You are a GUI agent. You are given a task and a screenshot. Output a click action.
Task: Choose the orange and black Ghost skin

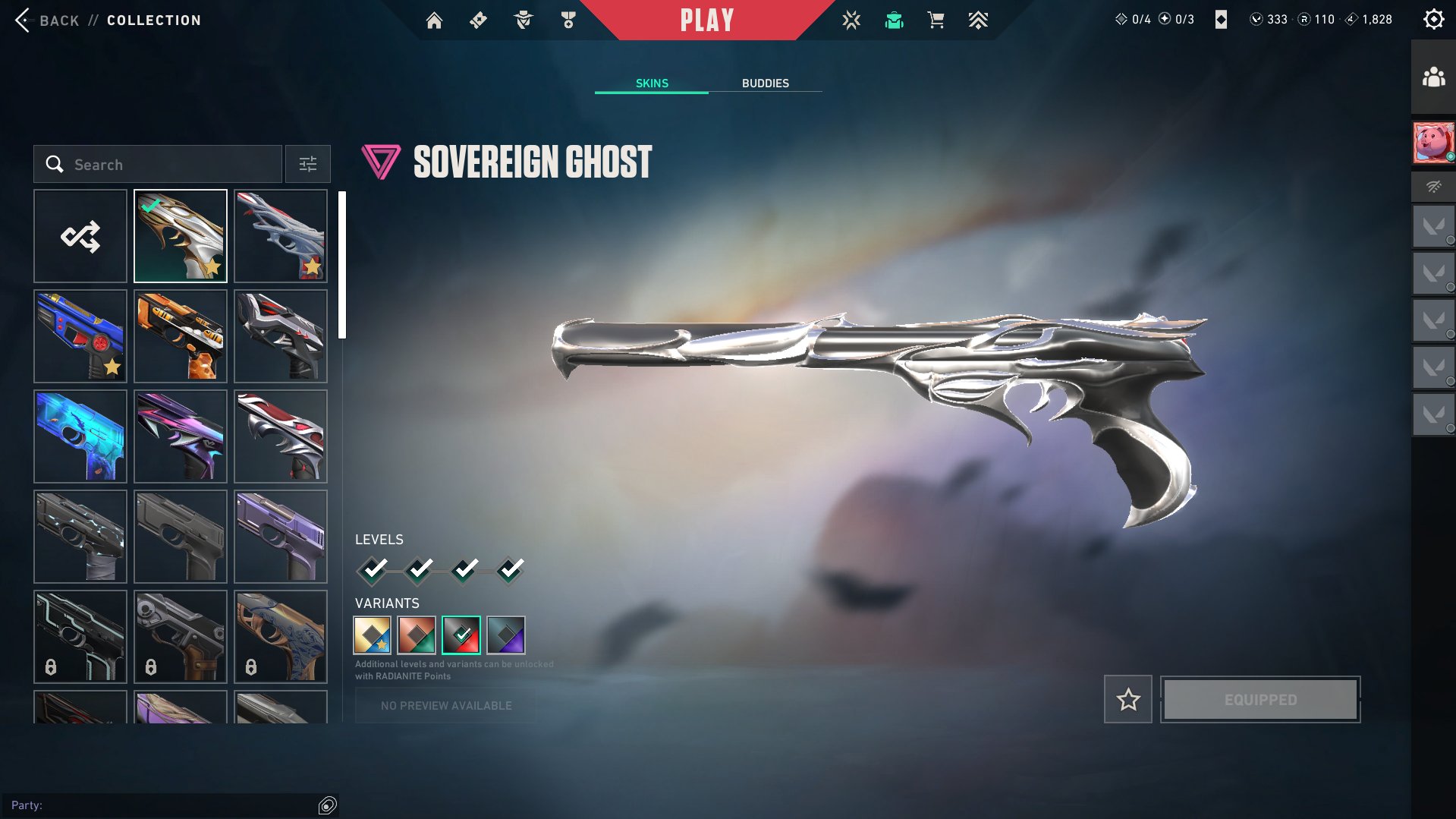181,337
